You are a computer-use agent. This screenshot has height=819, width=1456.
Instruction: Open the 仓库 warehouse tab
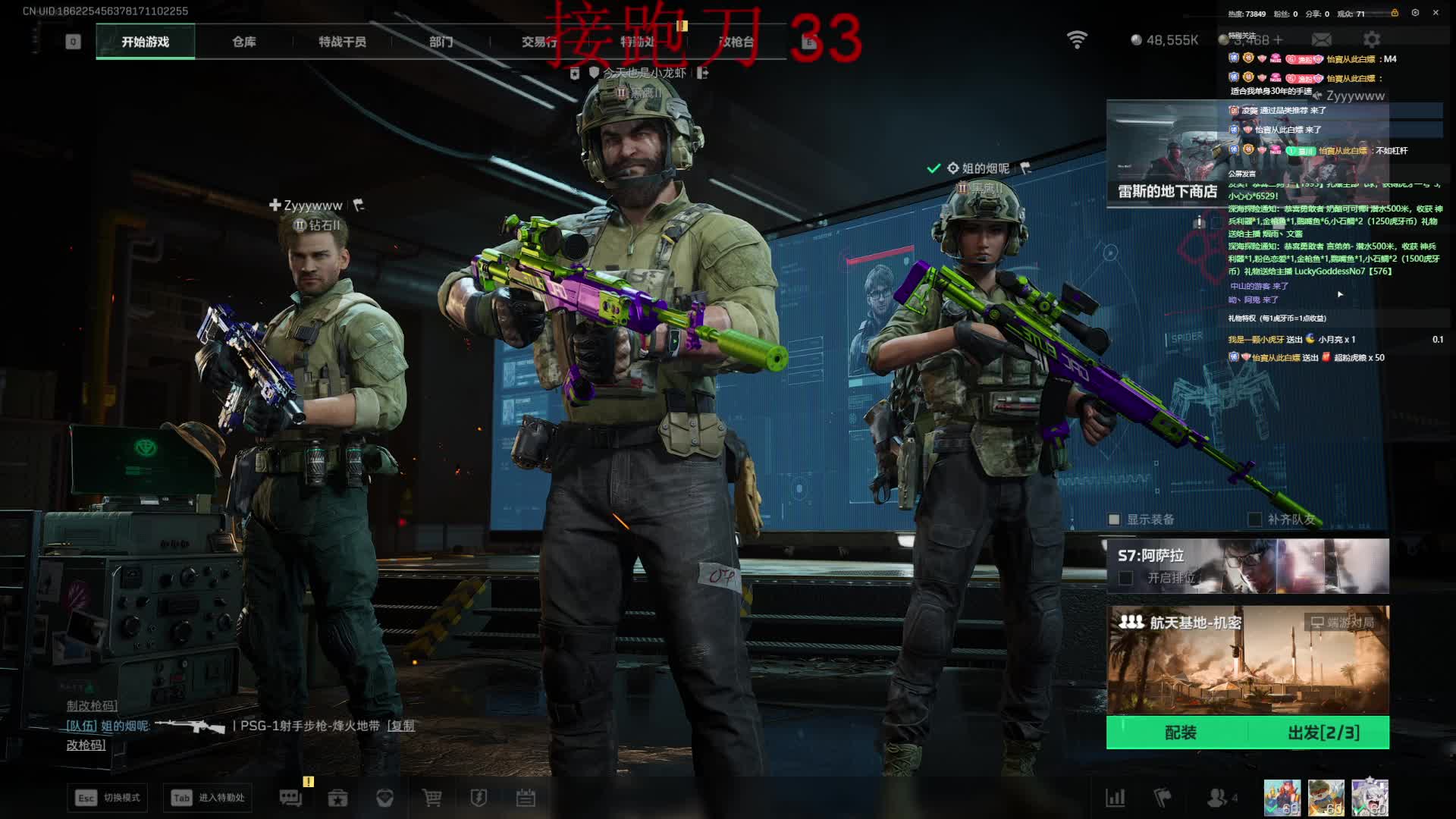pyautogui.click(x=244, y=42)
